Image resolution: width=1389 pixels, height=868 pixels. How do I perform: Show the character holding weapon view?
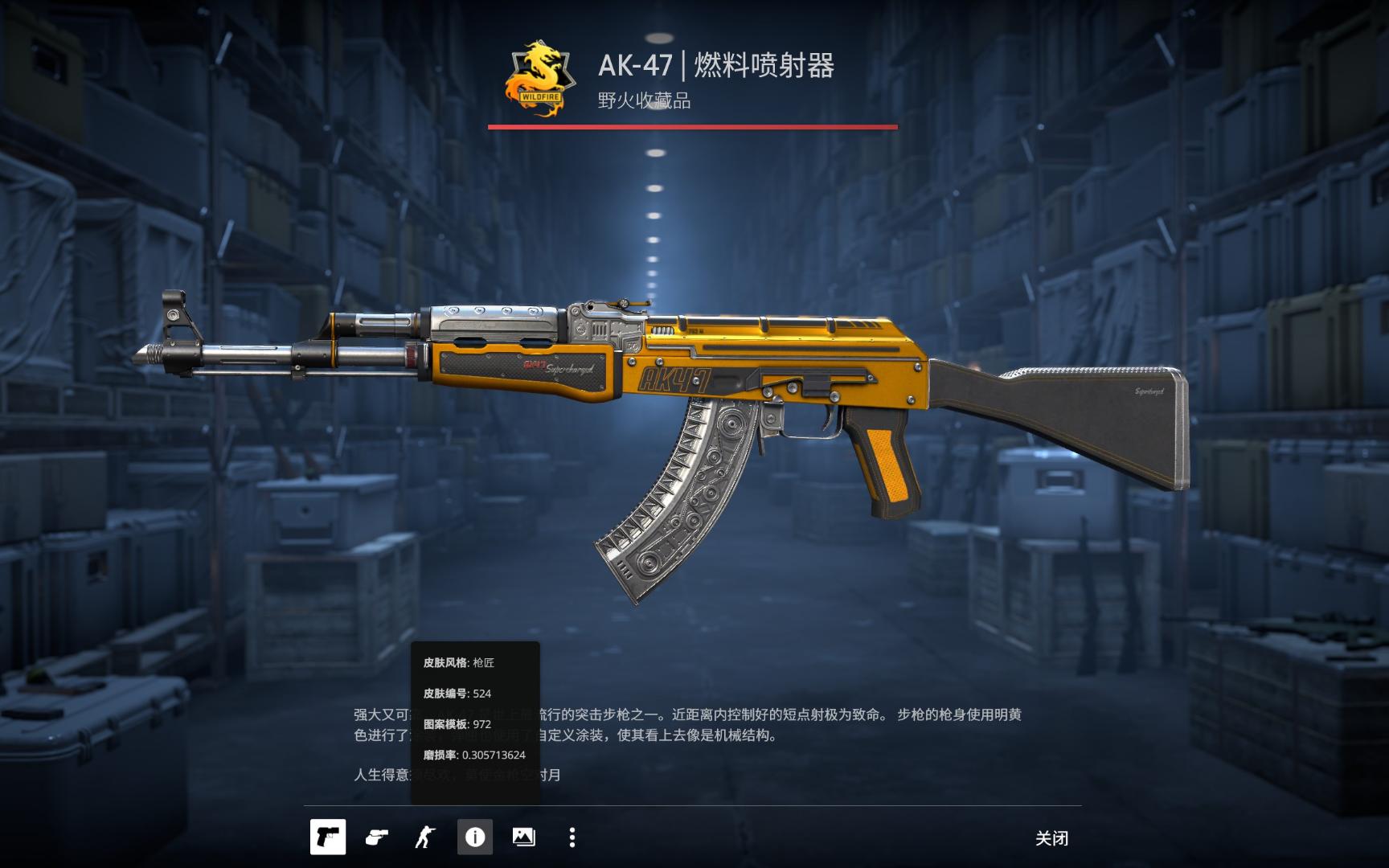point(424,837)
